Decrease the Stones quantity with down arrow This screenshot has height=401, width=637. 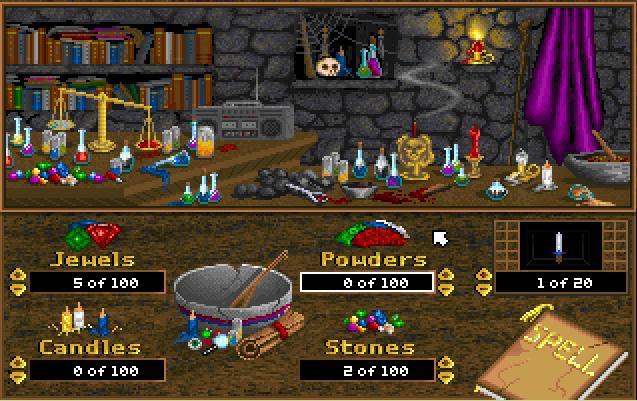click(447, 378)
